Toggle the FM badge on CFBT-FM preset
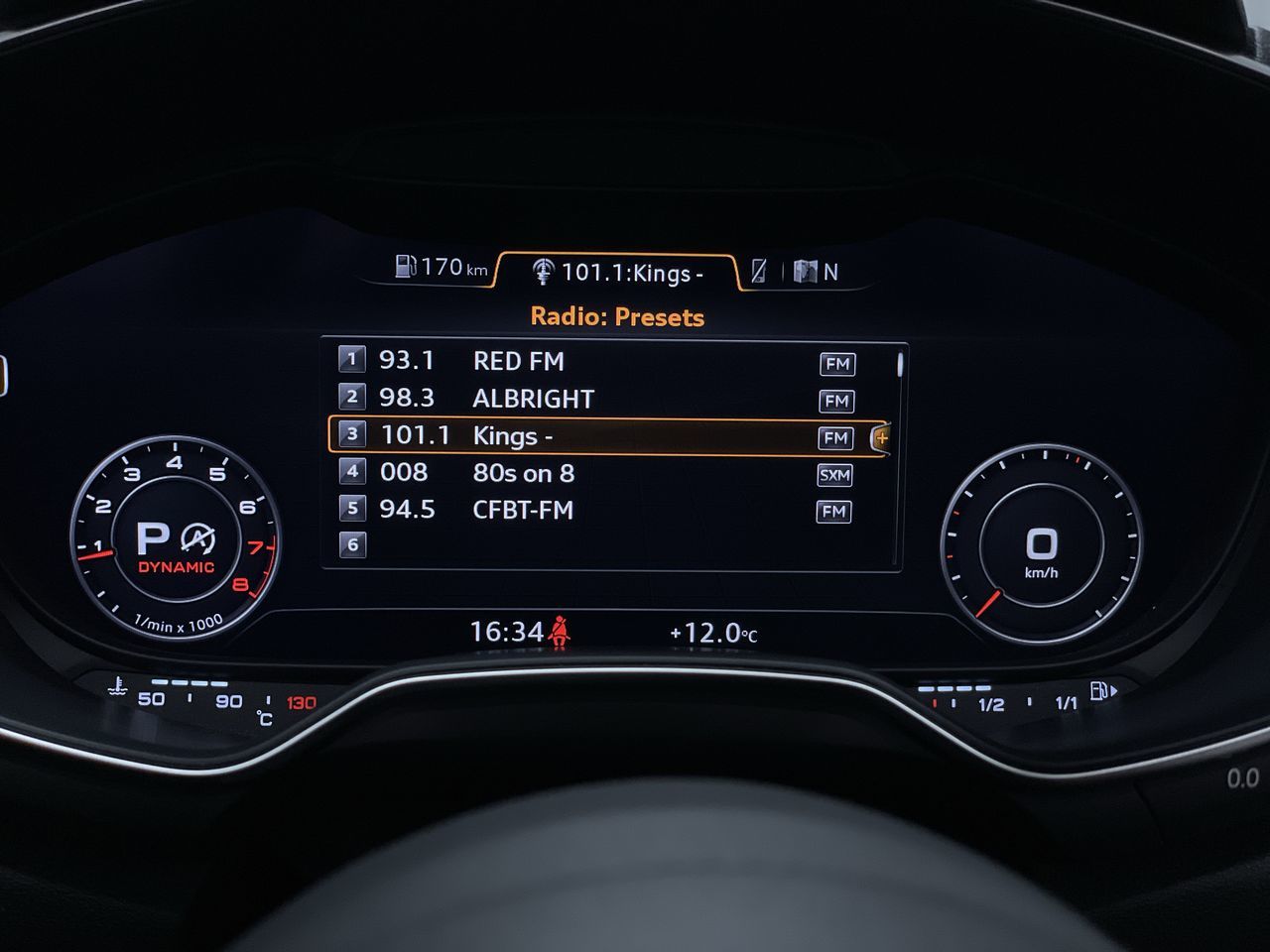Screen dimensions: 1270x952 click(x=834, y=512)
